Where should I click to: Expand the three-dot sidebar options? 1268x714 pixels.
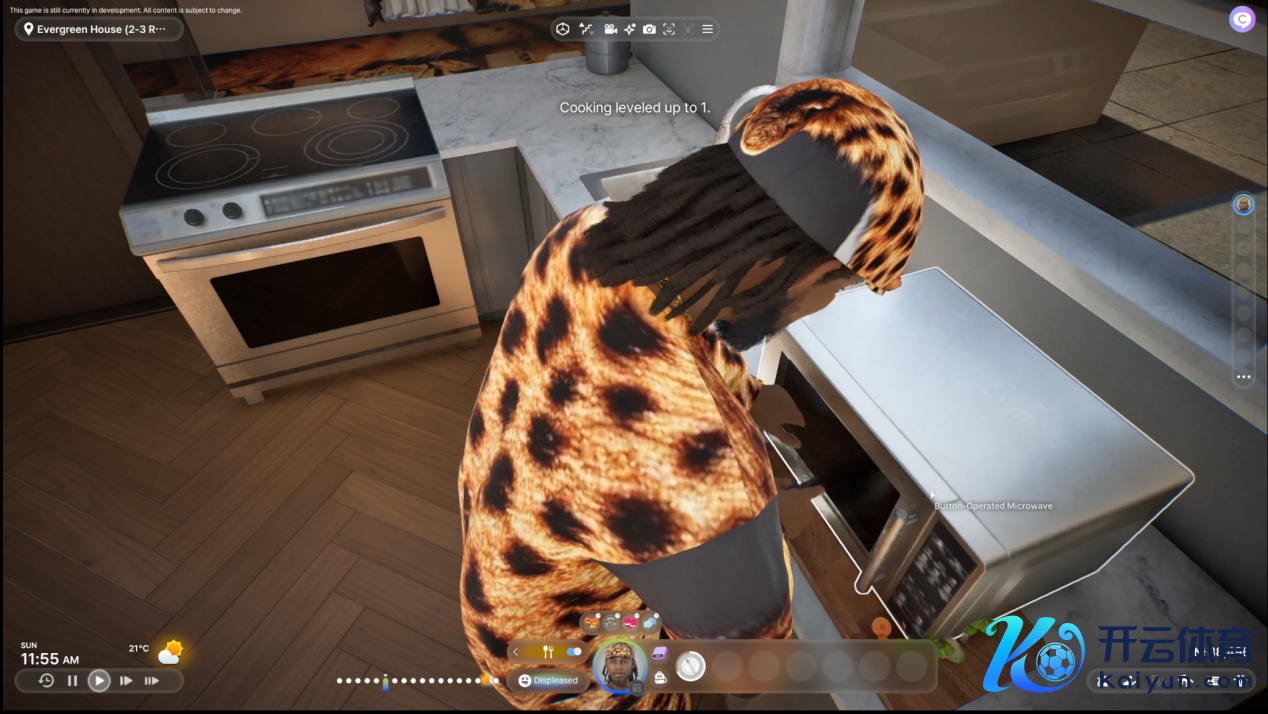pos(1243,377)
